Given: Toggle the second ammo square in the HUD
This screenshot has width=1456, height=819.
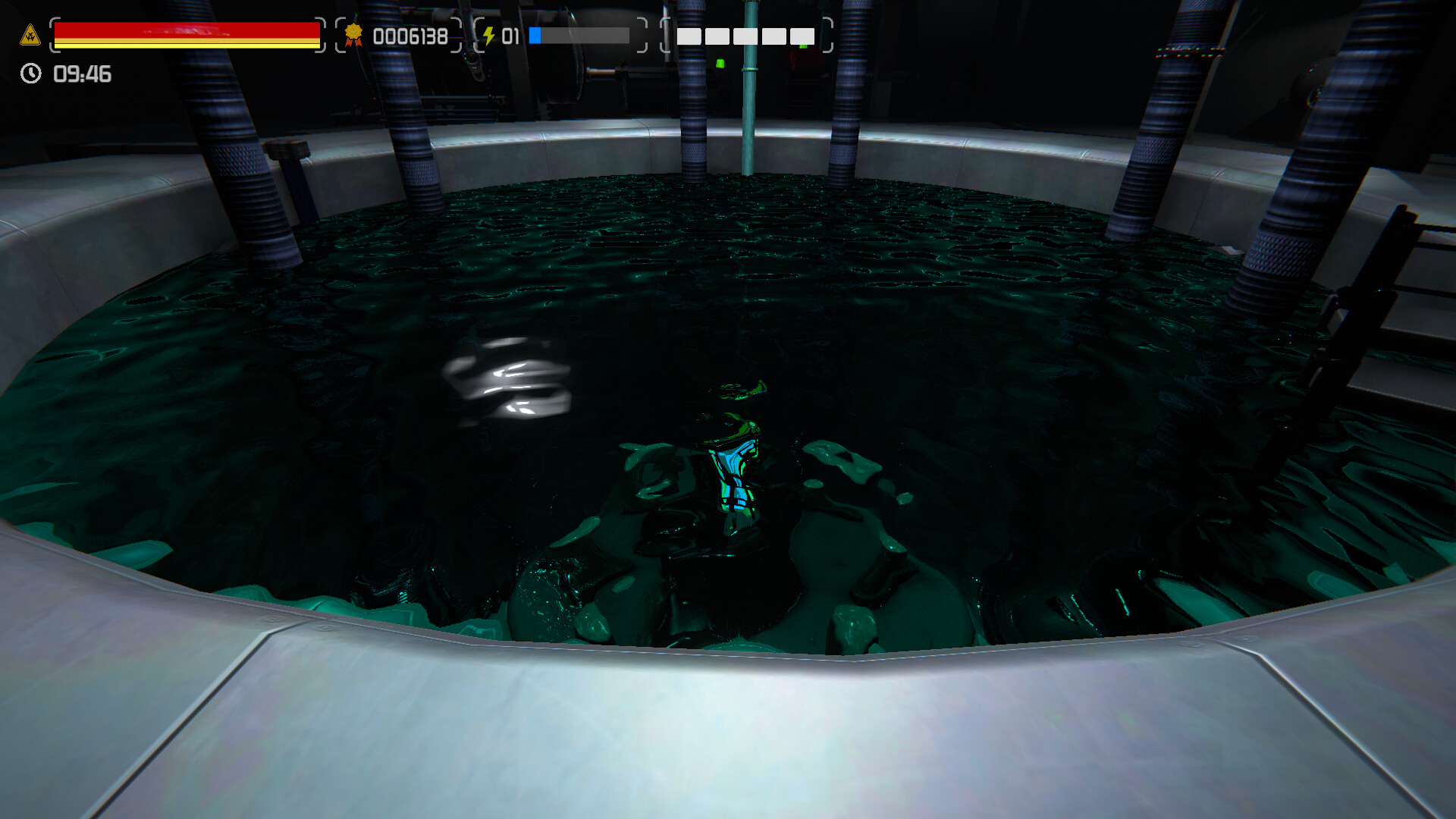Looking at the screenshot, I should tap(717, 36).
